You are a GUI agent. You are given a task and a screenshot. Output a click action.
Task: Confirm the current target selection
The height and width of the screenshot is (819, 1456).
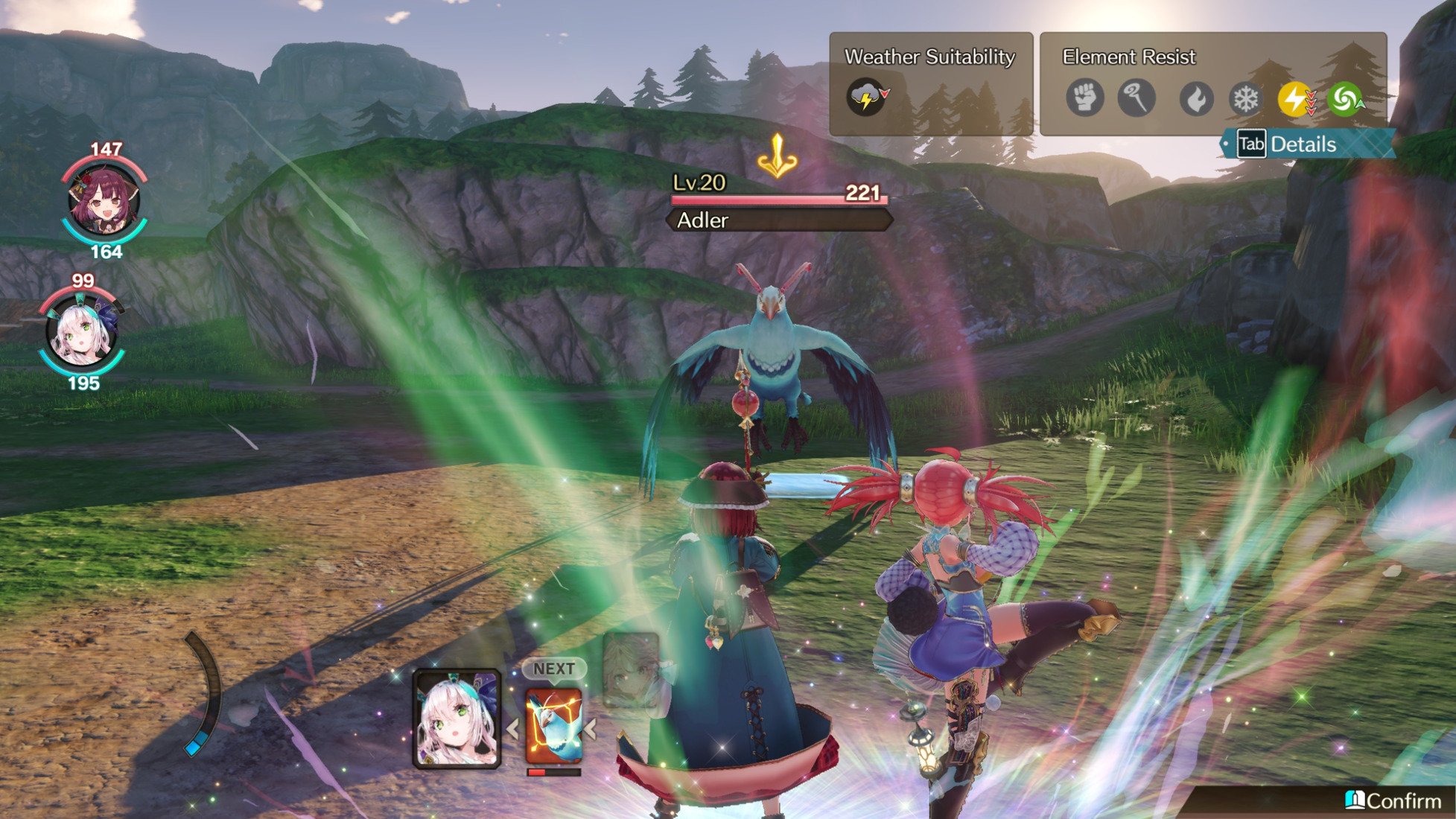(x=1394, y=801)
